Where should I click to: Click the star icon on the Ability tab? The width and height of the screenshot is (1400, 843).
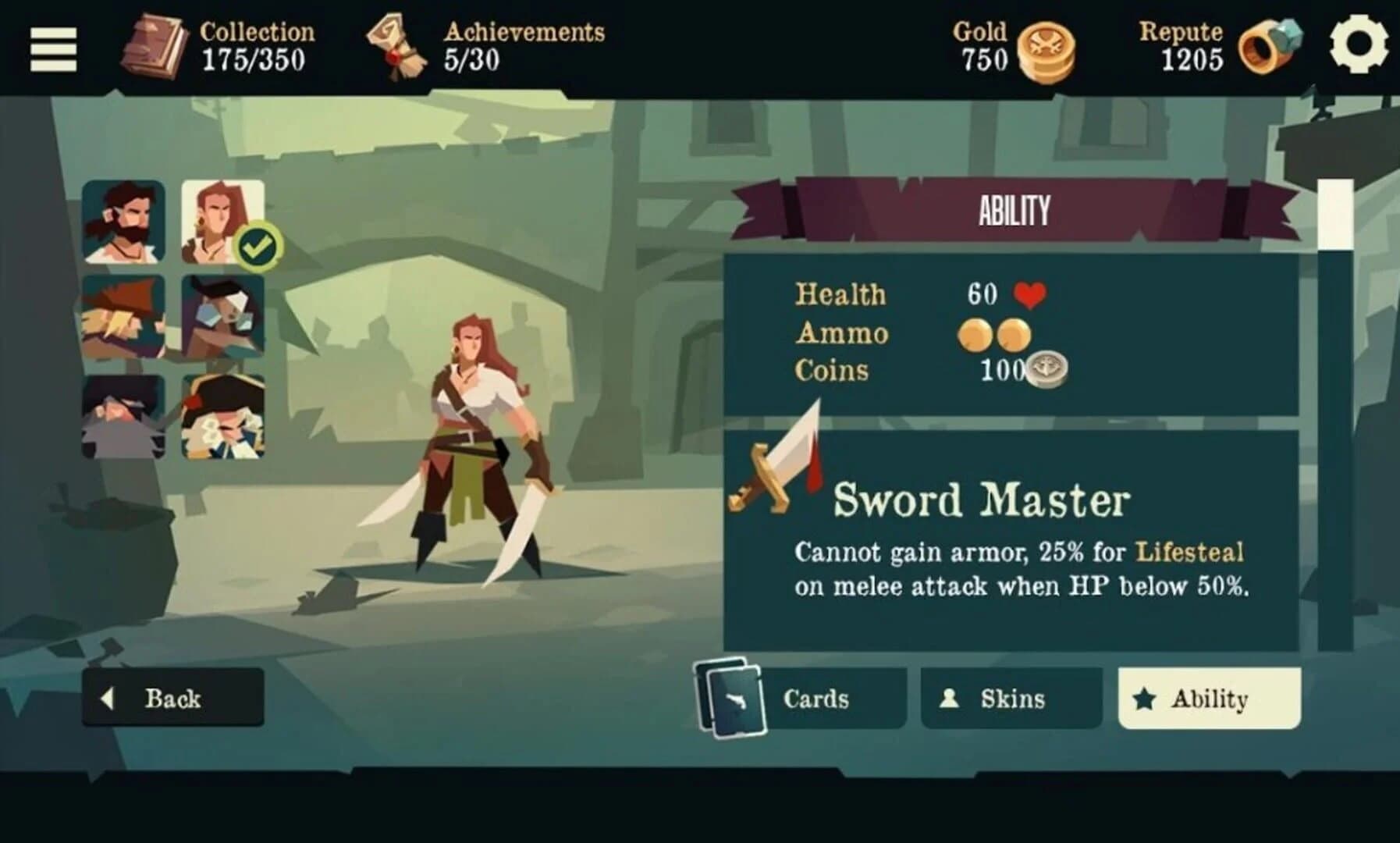coord(1144,697)
